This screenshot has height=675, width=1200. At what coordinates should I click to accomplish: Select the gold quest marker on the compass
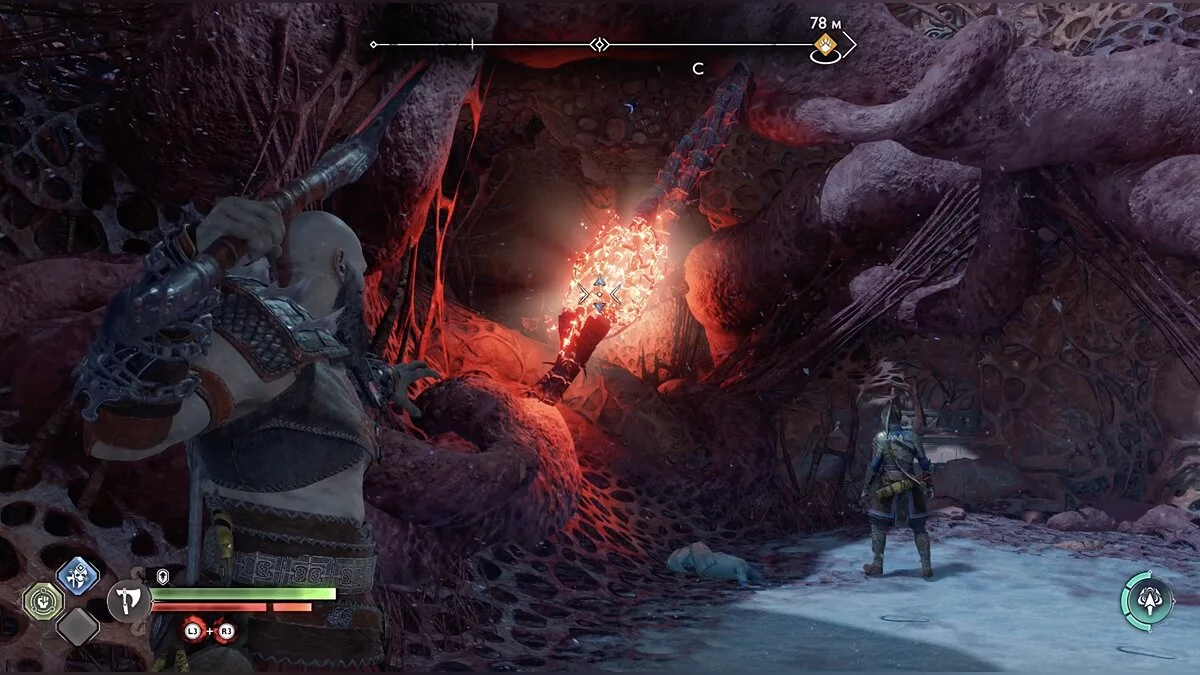click(x=825, y=44)
